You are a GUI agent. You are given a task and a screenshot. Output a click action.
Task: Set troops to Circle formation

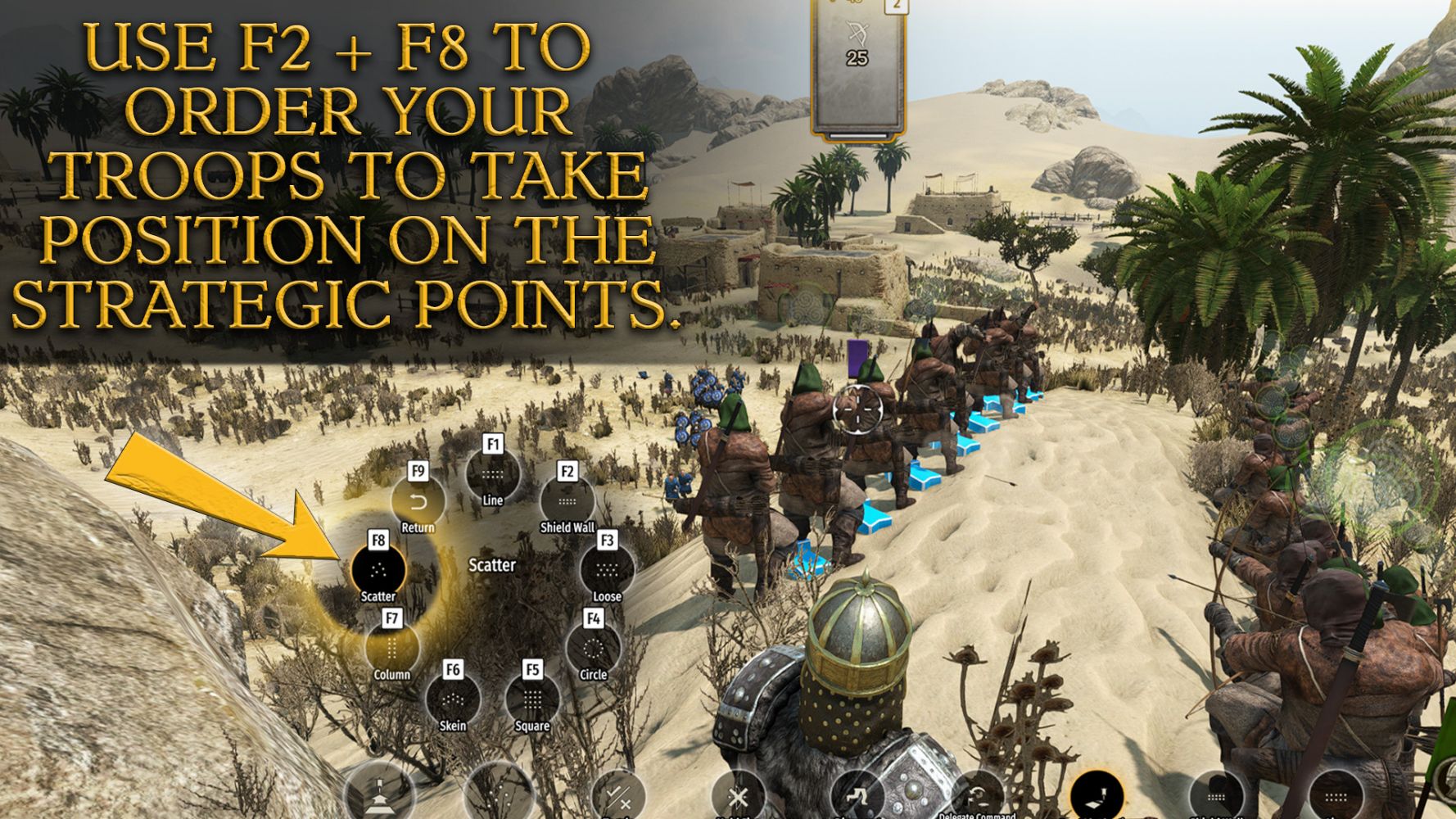click(x=593, y=649)
